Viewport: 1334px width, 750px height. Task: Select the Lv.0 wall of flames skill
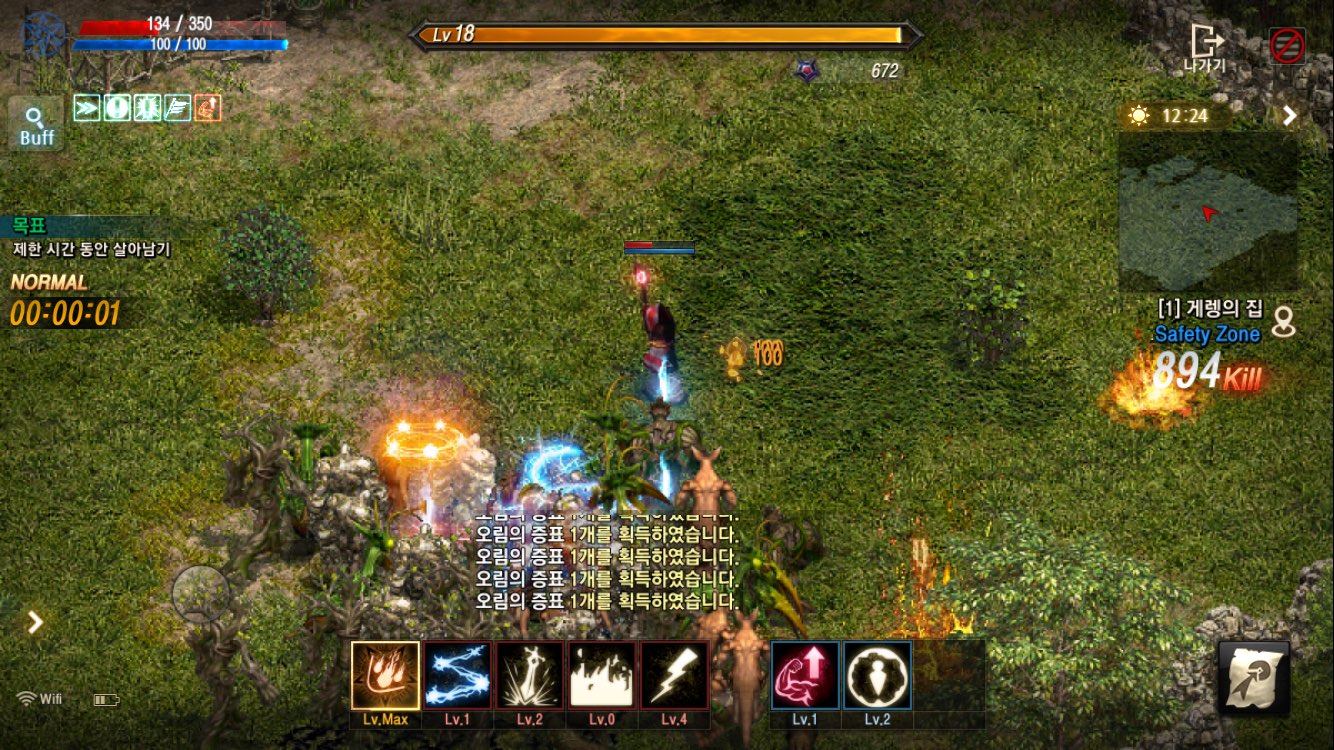tap(601, 675)
